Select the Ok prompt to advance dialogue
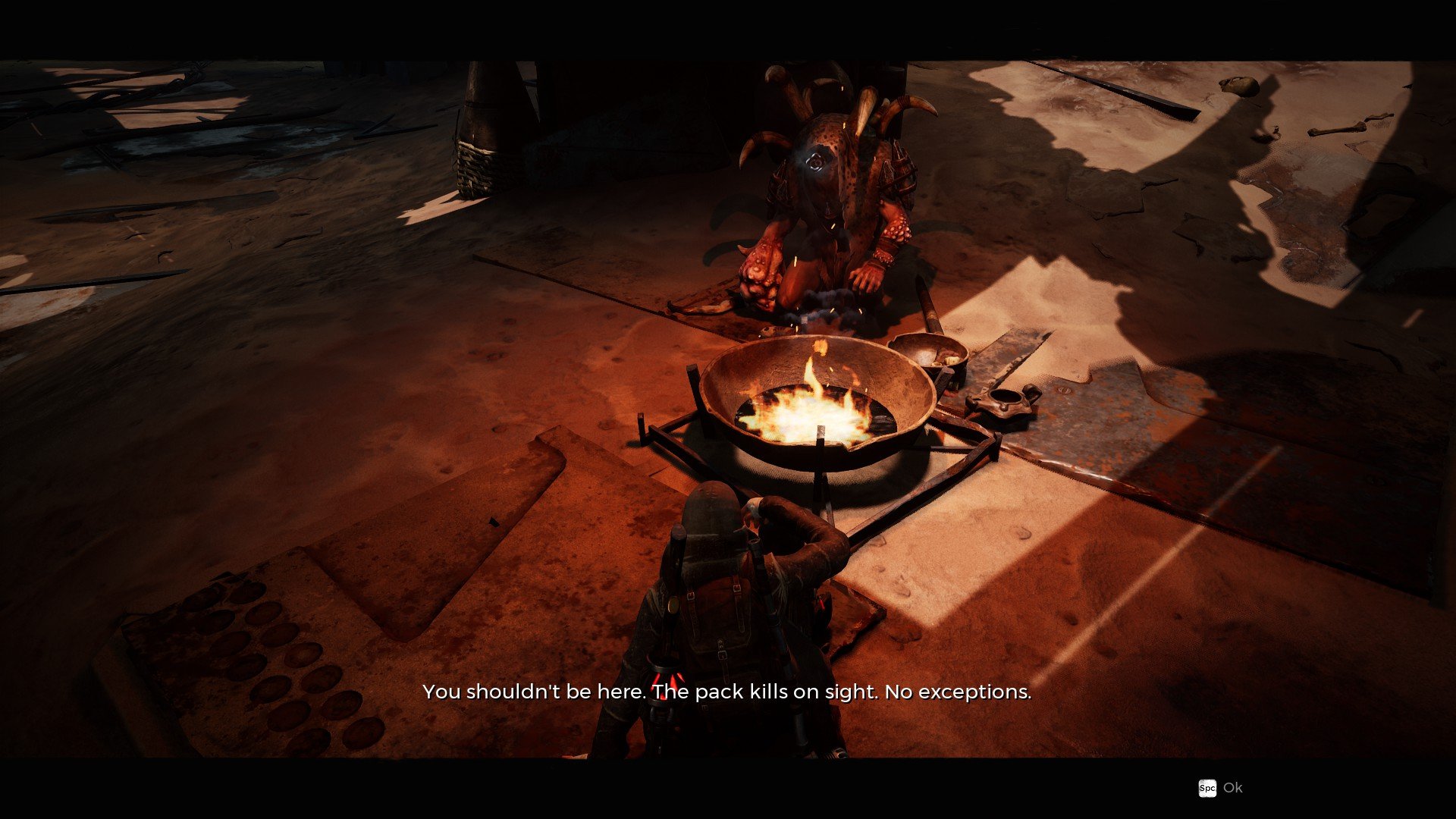This screenshot has width=1456, height=819. tap(1233, 789)
